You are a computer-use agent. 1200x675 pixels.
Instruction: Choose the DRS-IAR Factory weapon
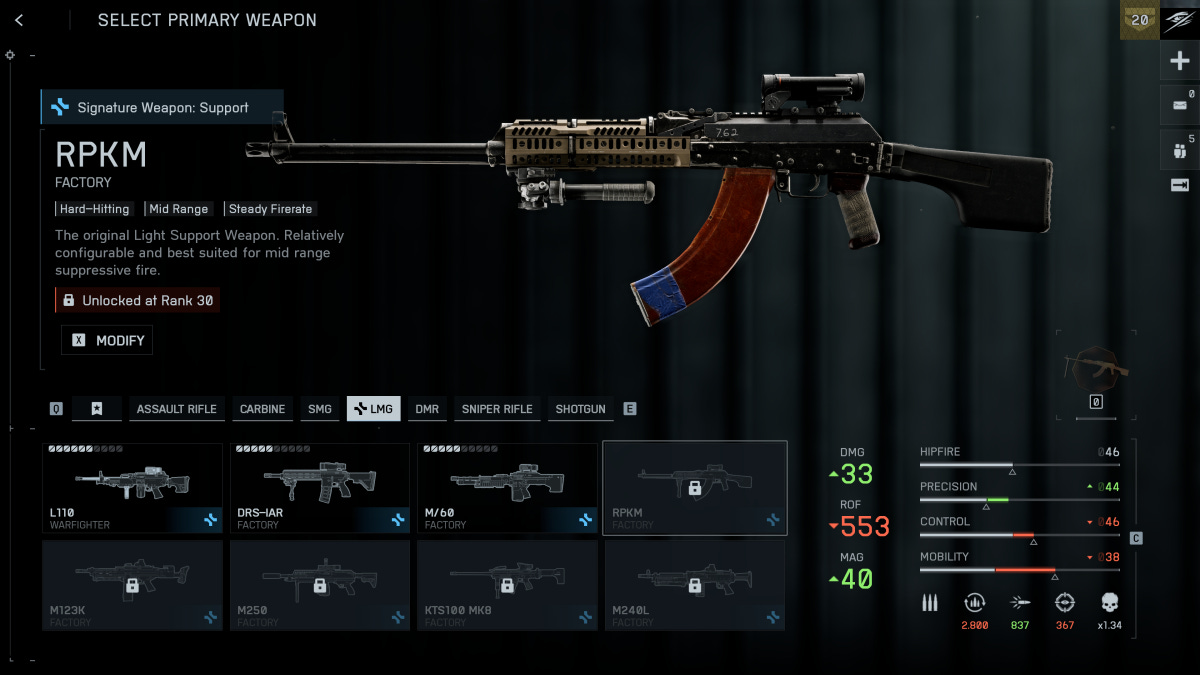click(320, 488)
